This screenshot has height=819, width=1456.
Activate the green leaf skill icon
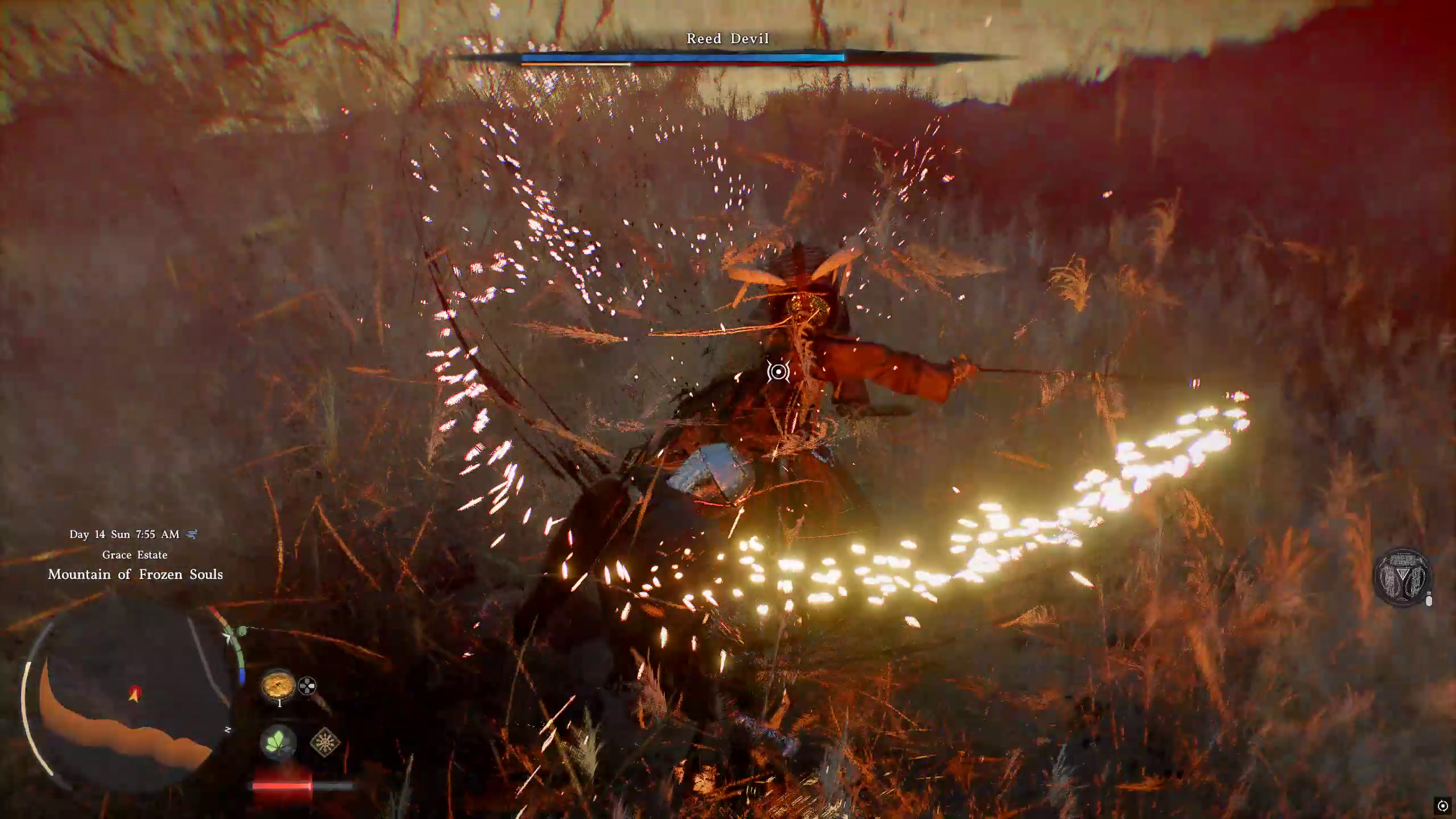278,742
